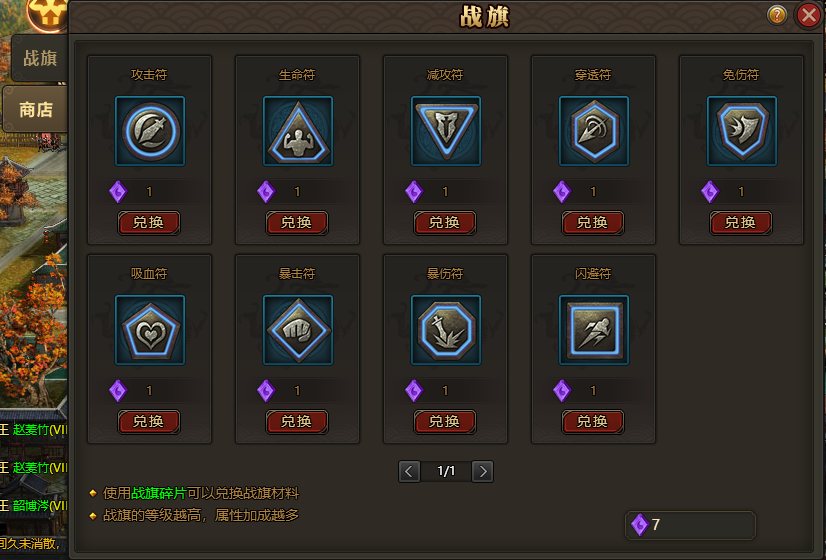
Task: Close the 战旗 window
Action: pos(808,15)
